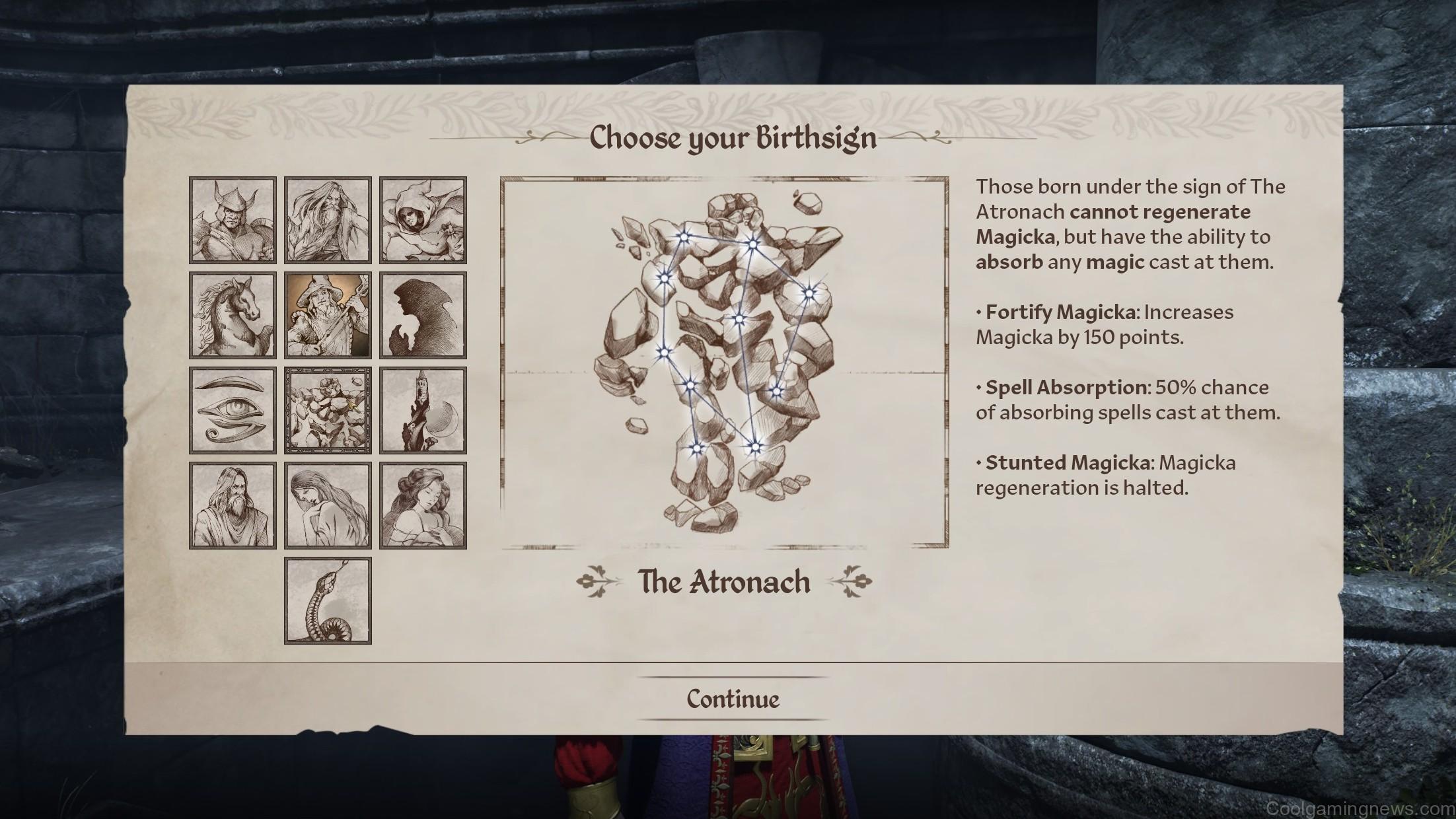This screenshot has width=1456, height=819.
Task: Choose the Shadow silhouette birthsign icon
Action: [x=423, y=314]
